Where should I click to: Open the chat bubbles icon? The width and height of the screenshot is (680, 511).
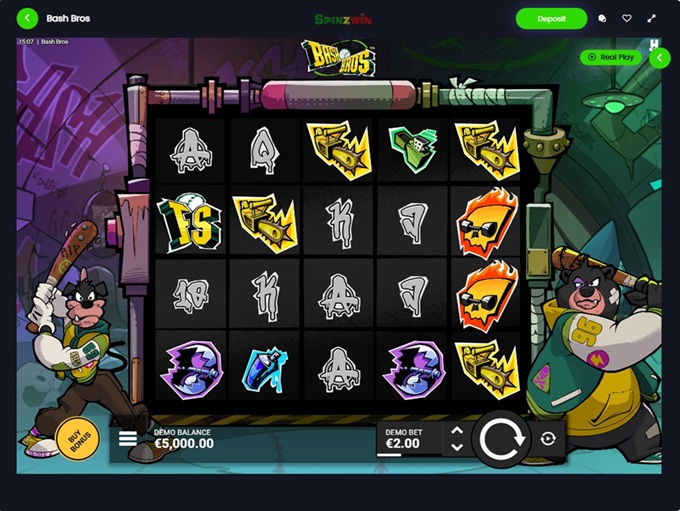click(x=602, y=18)
